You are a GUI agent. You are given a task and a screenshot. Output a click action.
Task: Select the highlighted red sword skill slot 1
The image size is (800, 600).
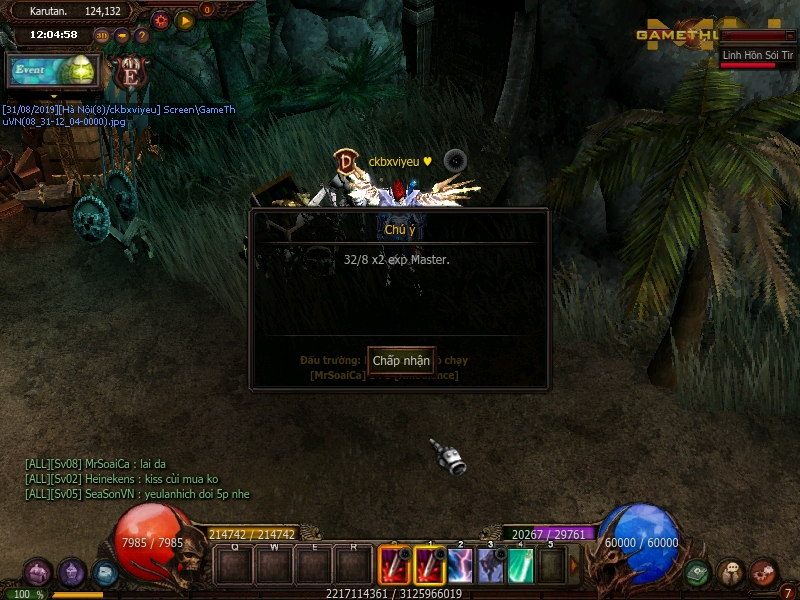pyautogui.click(x=430, y=567)
